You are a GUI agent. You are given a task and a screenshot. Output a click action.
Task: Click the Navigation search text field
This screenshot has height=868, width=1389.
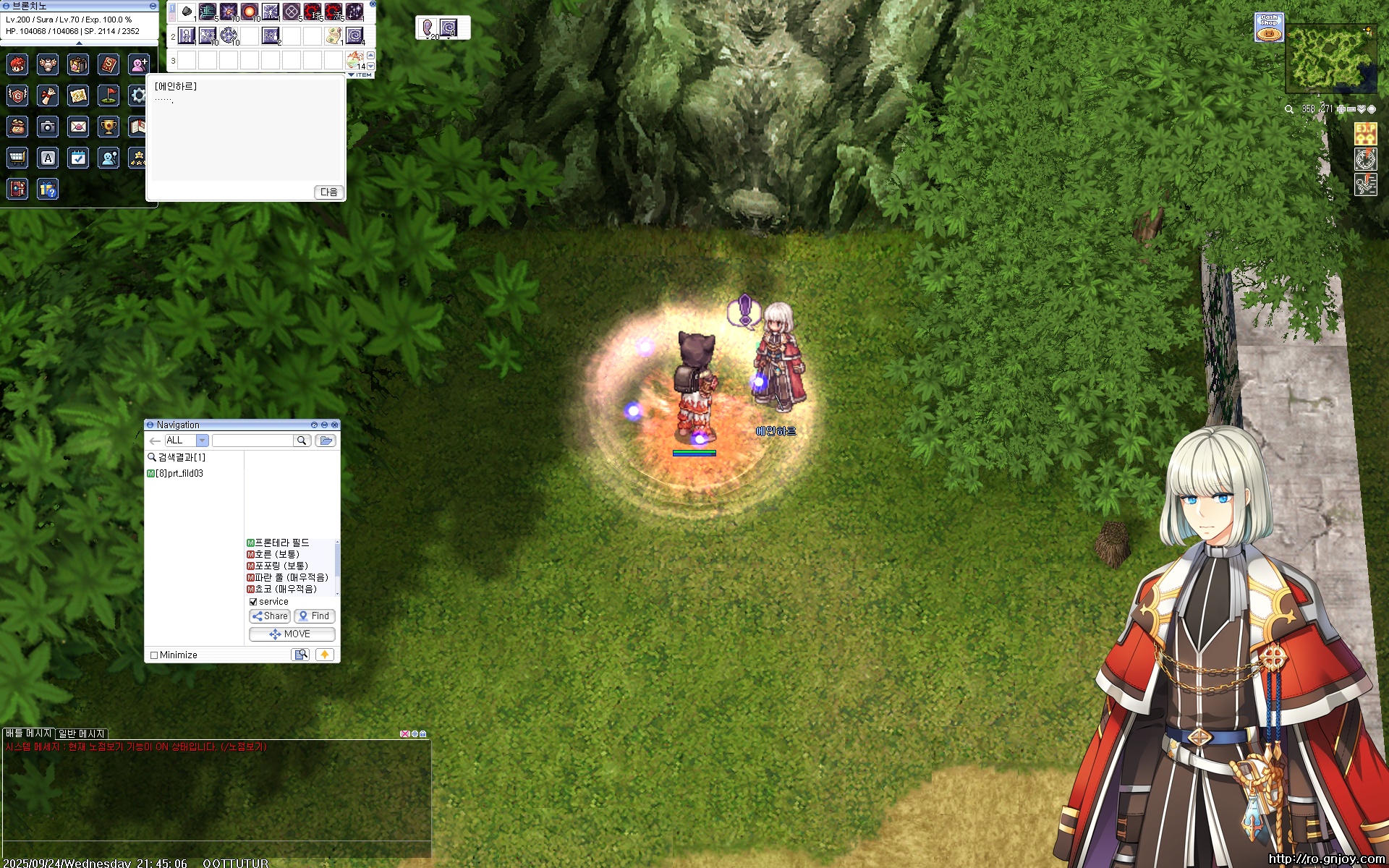click(x=253, y=441)
